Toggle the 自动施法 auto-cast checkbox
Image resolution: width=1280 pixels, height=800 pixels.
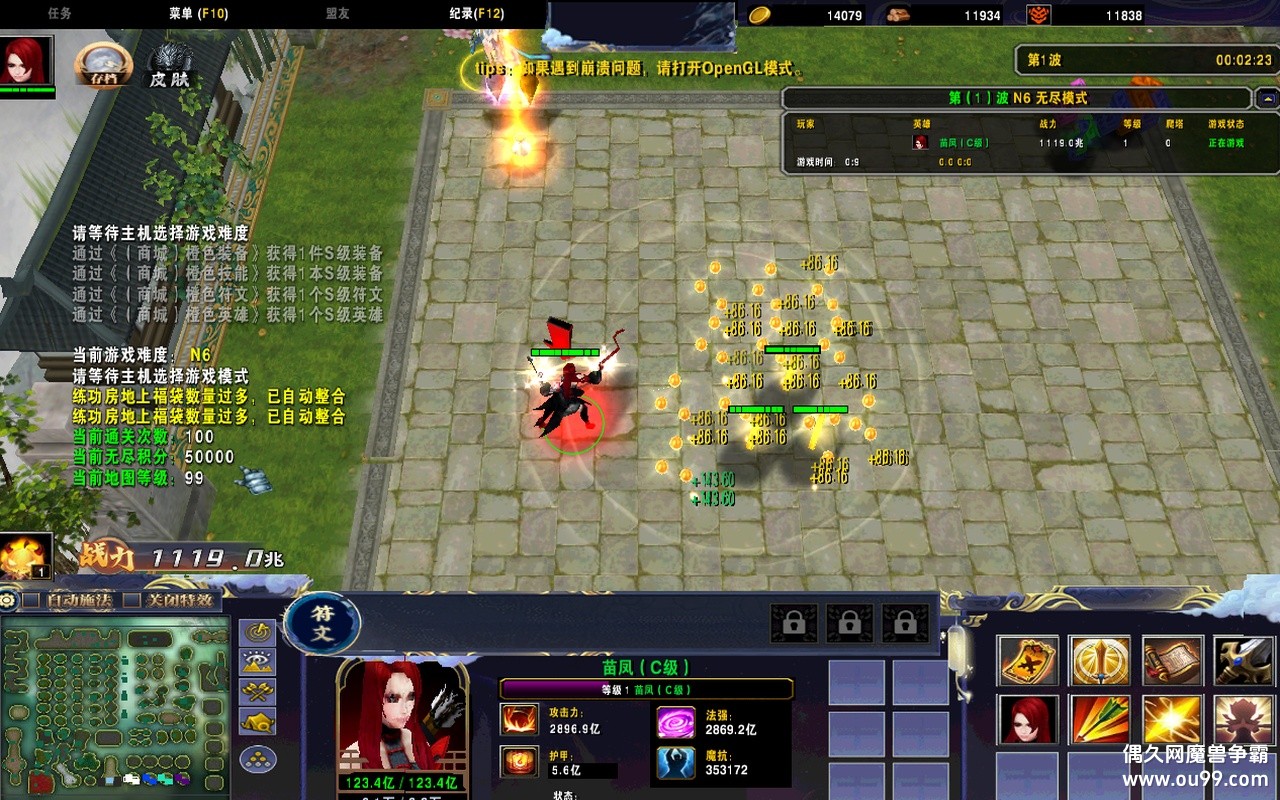(33, 600)
